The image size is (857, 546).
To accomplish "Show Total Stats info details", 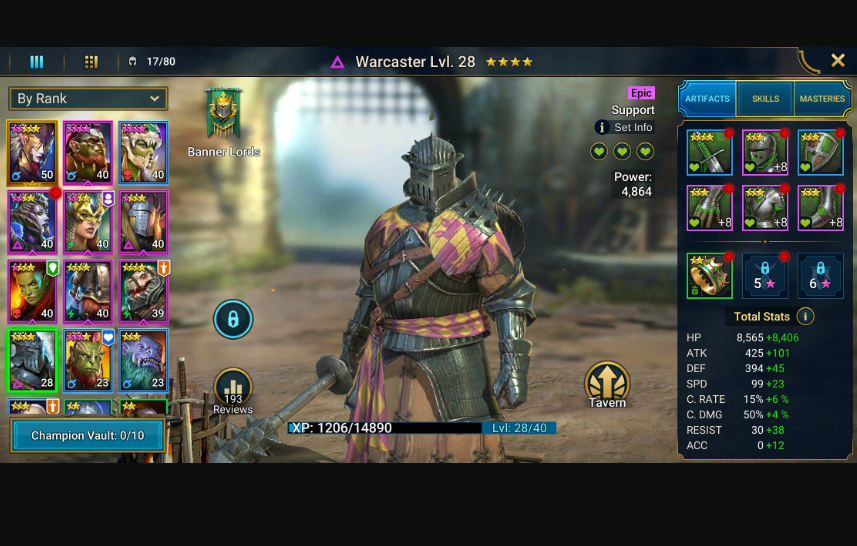I will coord(804,316).
